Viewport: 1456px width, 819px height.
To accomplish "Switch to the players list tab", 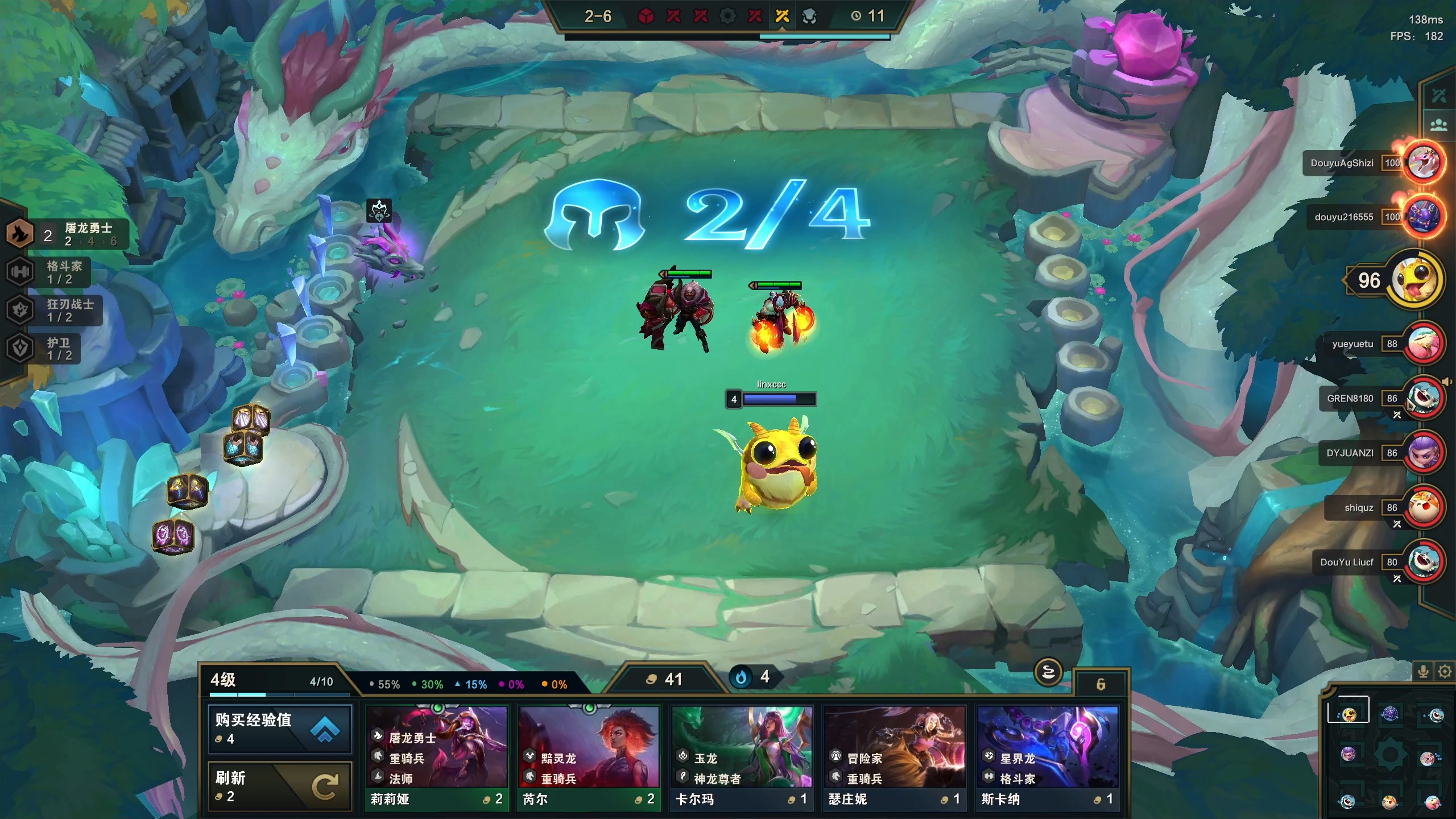I will pyautogui.click(x=1438, y=125).
